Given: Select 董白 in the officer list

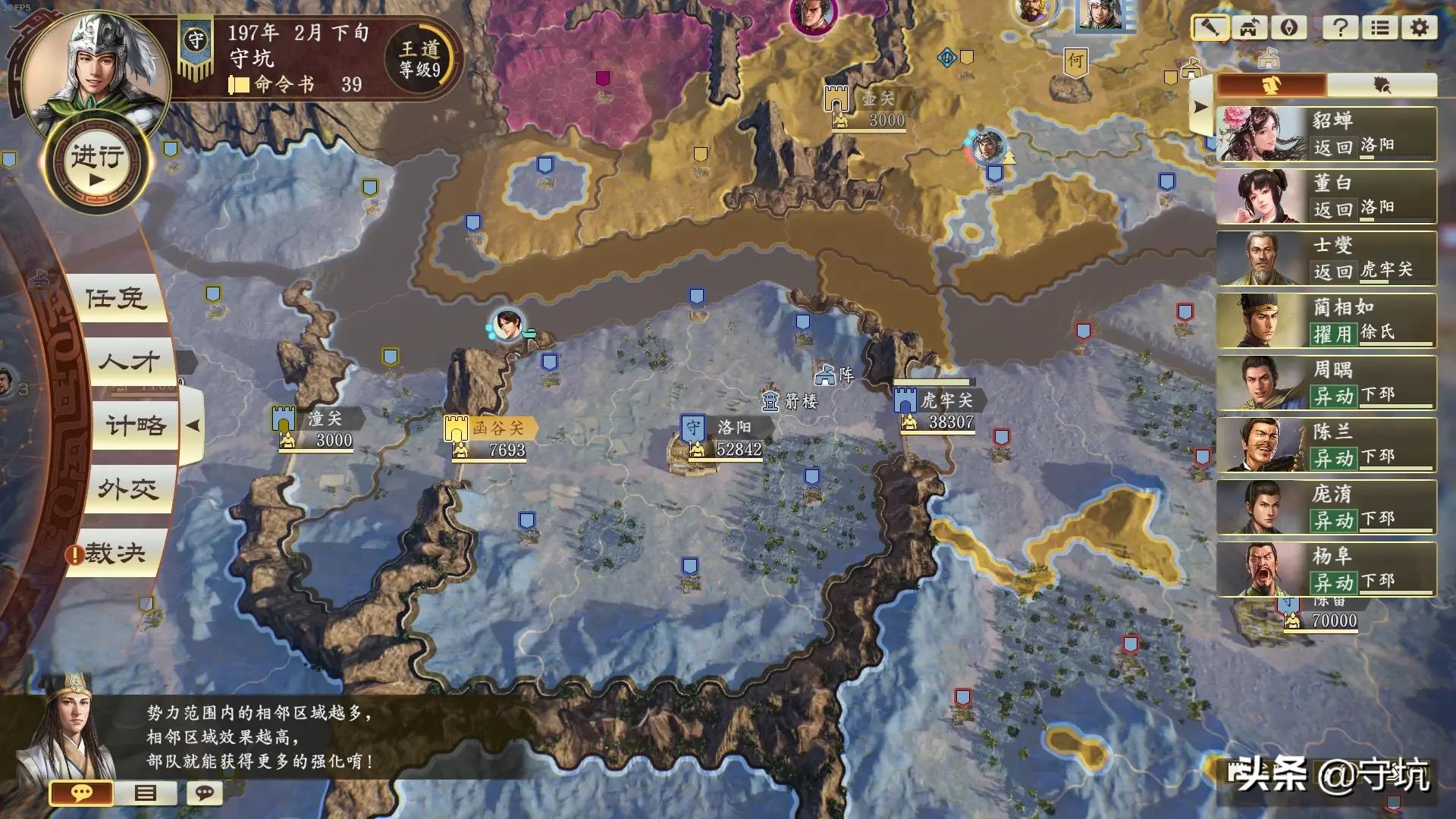Looking at the screenshot, I should (x=1326, y=196).
